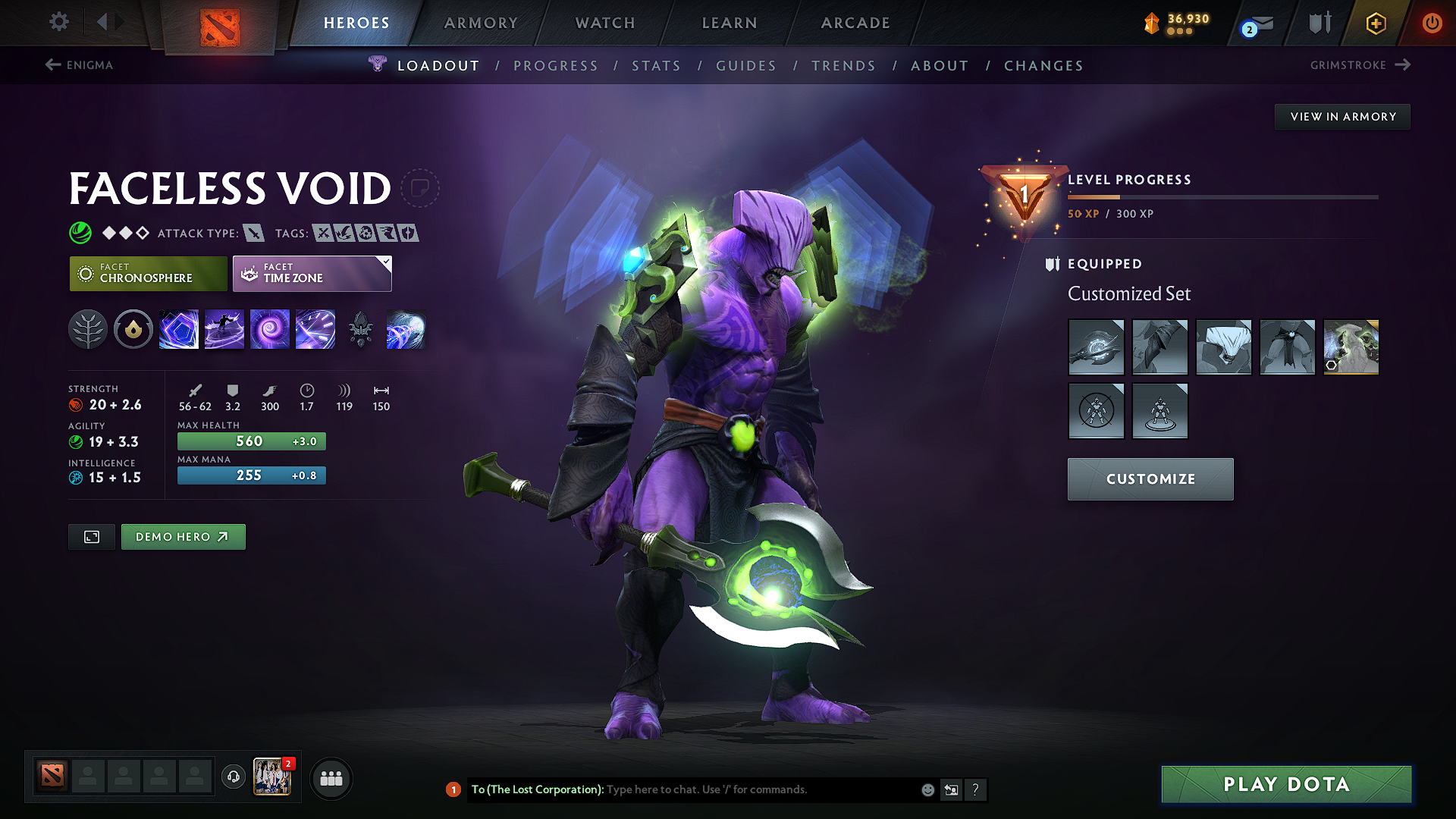The height and width of the screenshot is (819, 1456).
Task: Open the settings gear menu
Action: [x=58, y=22]
